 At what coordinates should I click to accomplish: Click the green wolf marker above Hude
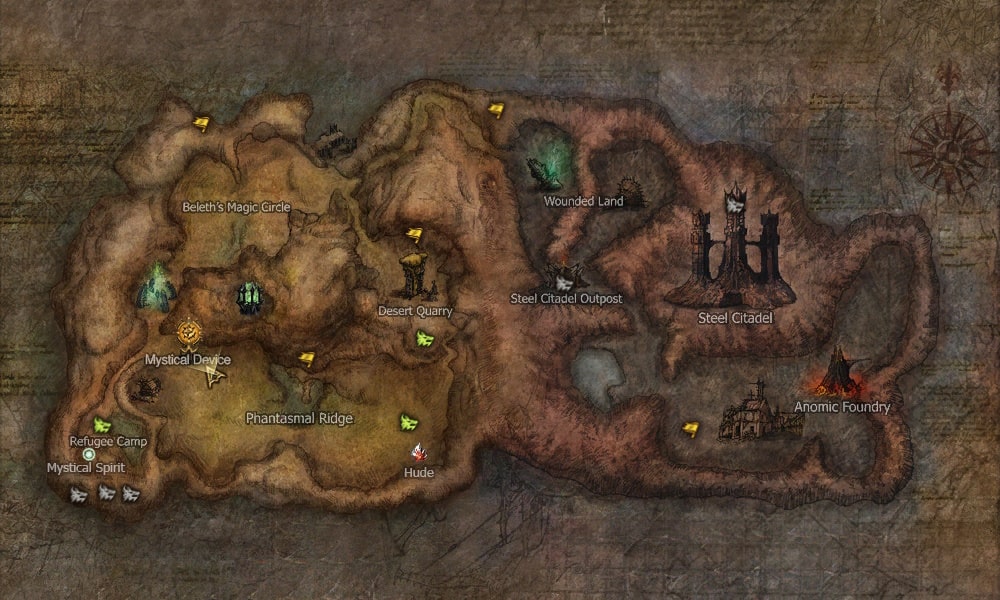tap(408, 421)
